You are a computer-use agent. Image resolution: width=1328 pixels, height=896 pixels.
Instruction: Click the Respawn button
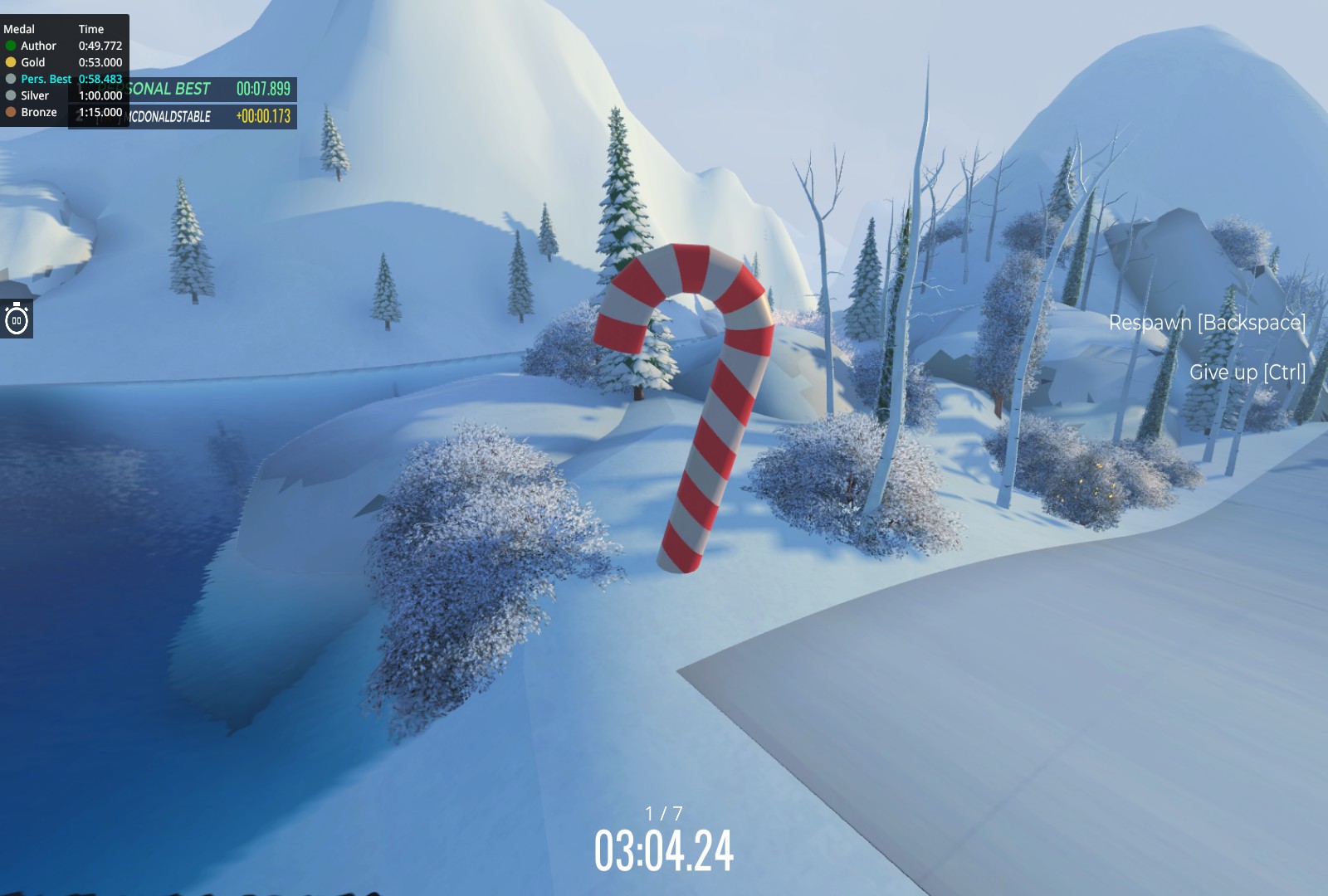(x=1206, y=323)
